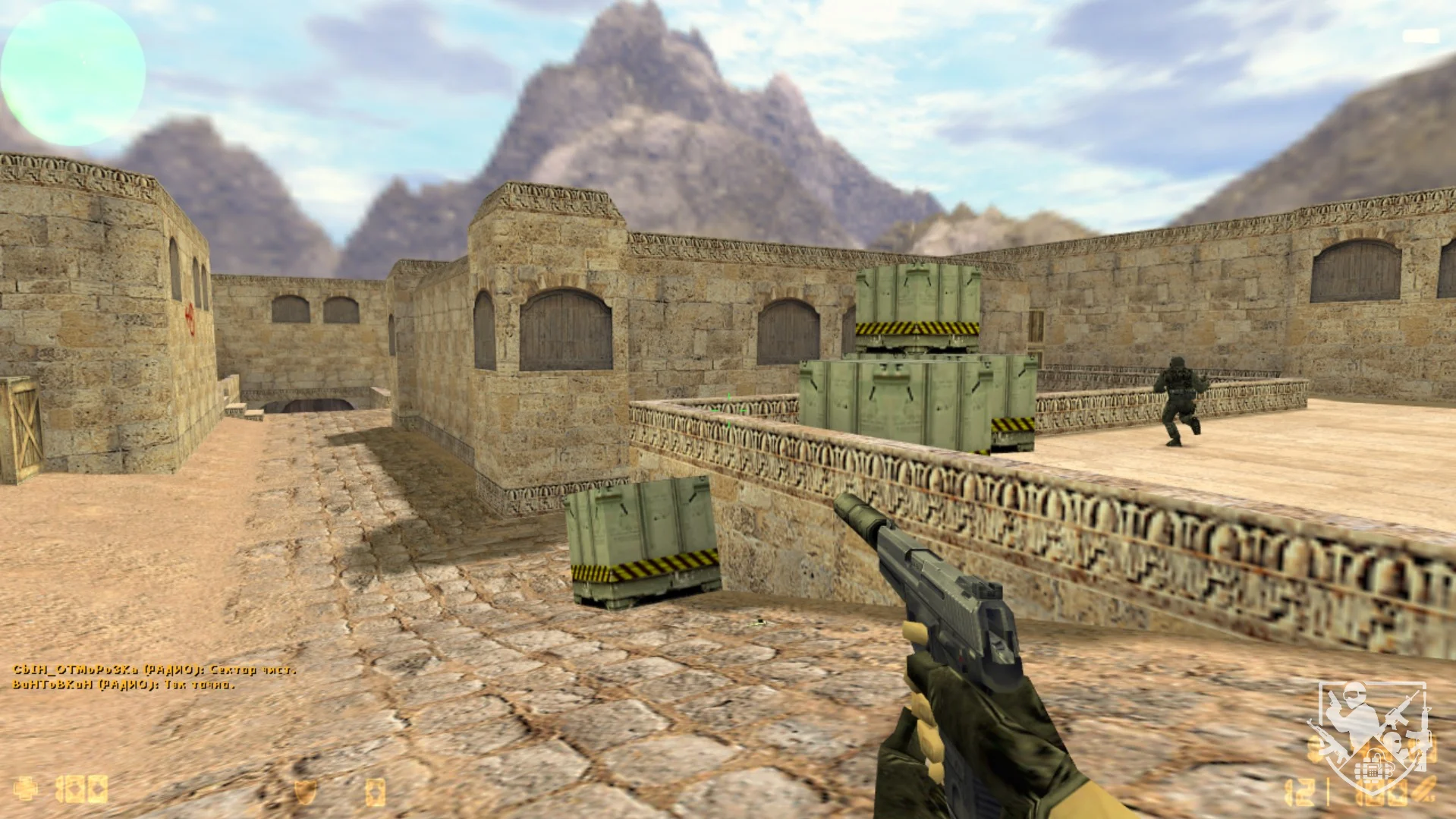Click the armor shield icon
The width and height of the screenshot is (1456, 819).
pos(304,791)
